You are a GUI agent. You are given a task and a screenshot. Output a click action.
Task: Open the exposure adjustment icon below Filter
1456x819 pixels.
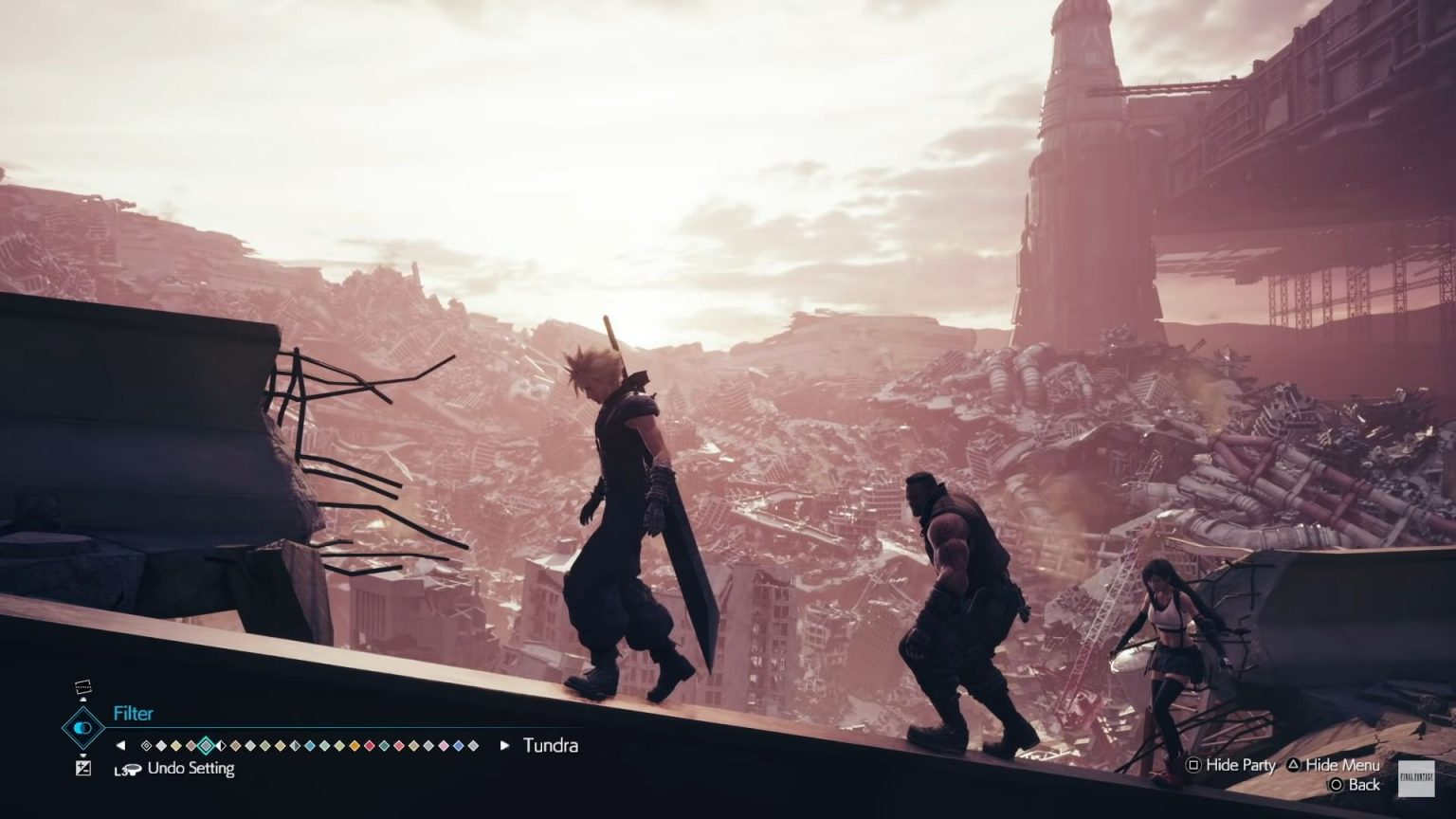tap(82, 767)
